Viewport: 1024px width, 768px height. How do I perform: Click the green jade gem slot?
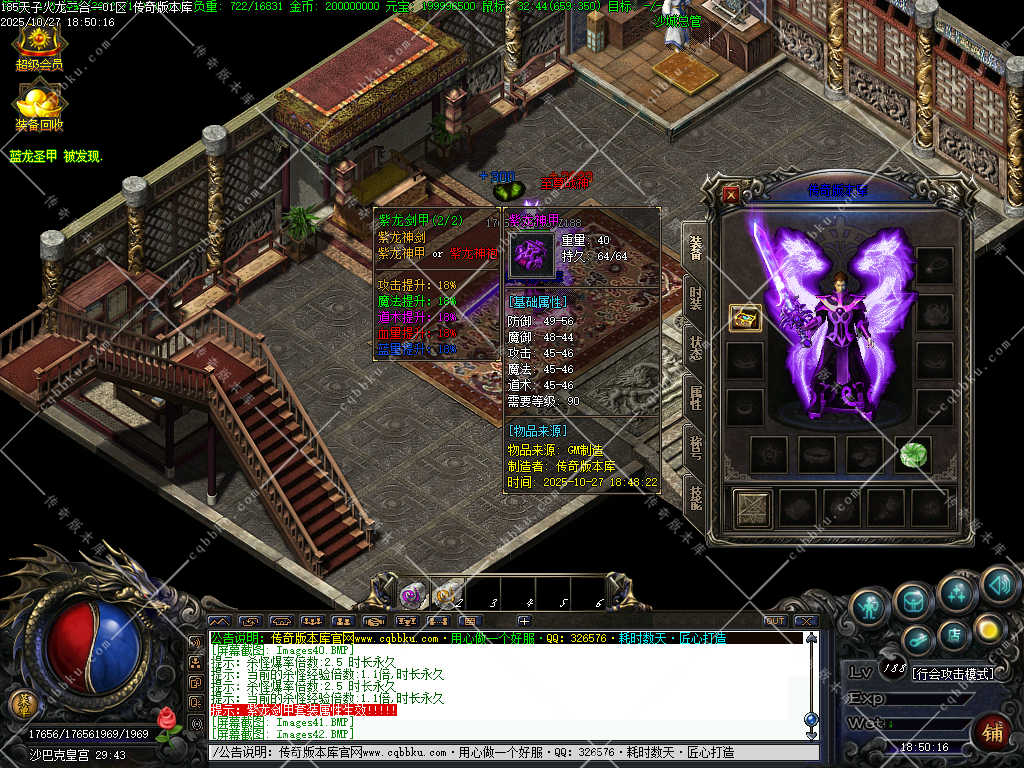coord(912,454)
